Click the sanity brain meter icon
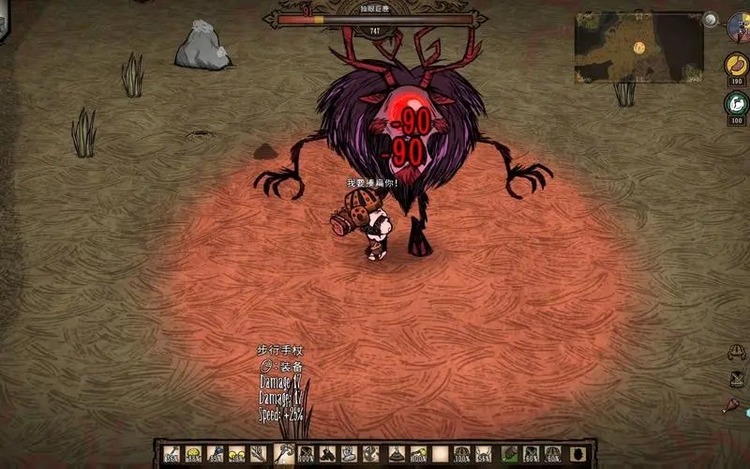This screenshot has height=469, width=750. pos(737,103)
